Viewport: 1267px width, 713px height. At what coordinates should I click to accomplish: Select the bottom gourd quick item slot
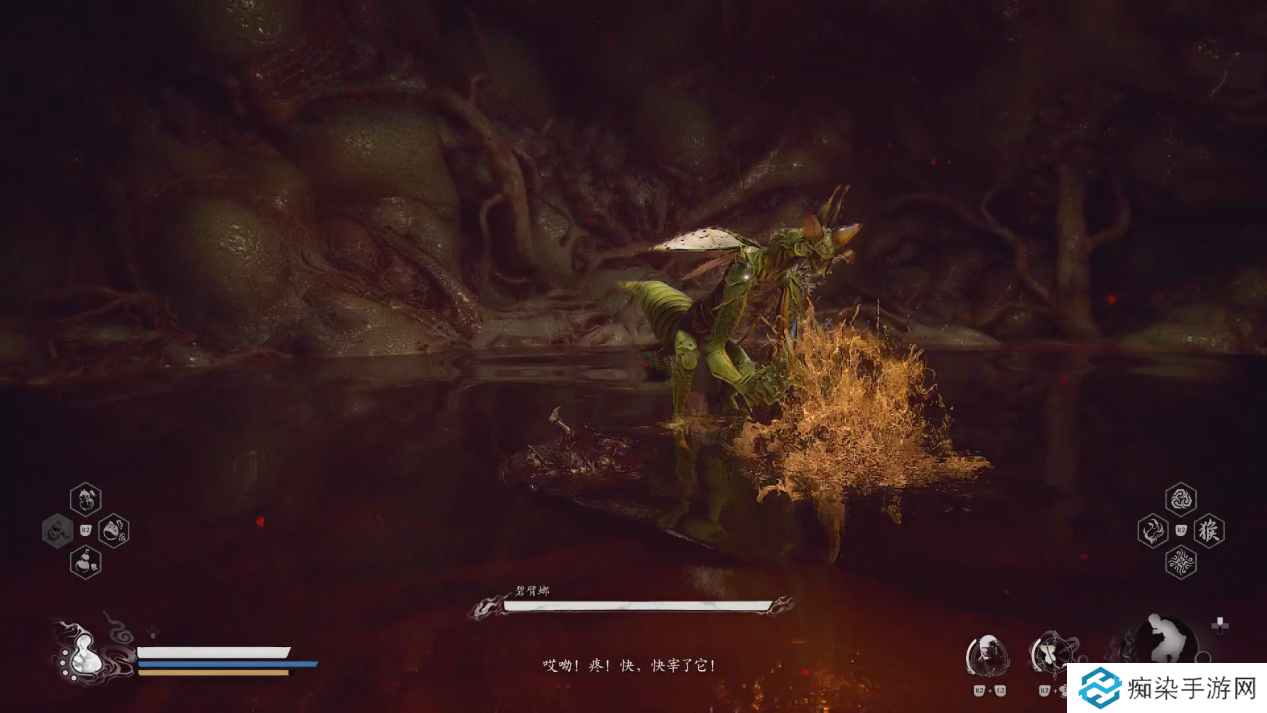coord(85,562)
